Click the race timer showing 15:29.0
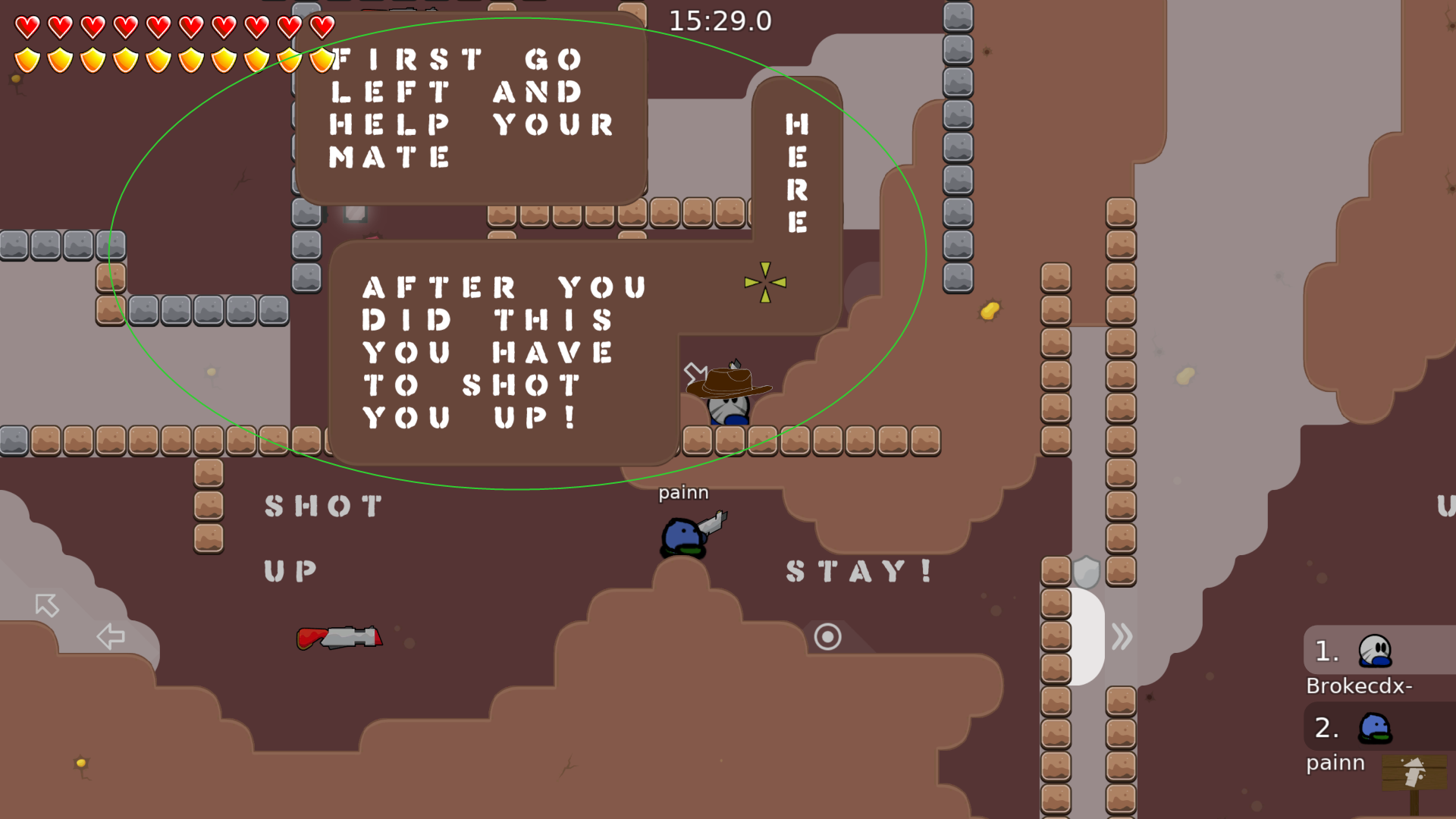Screen dimensions: 1456x819 pyautogui.click(x=719, y=22)
